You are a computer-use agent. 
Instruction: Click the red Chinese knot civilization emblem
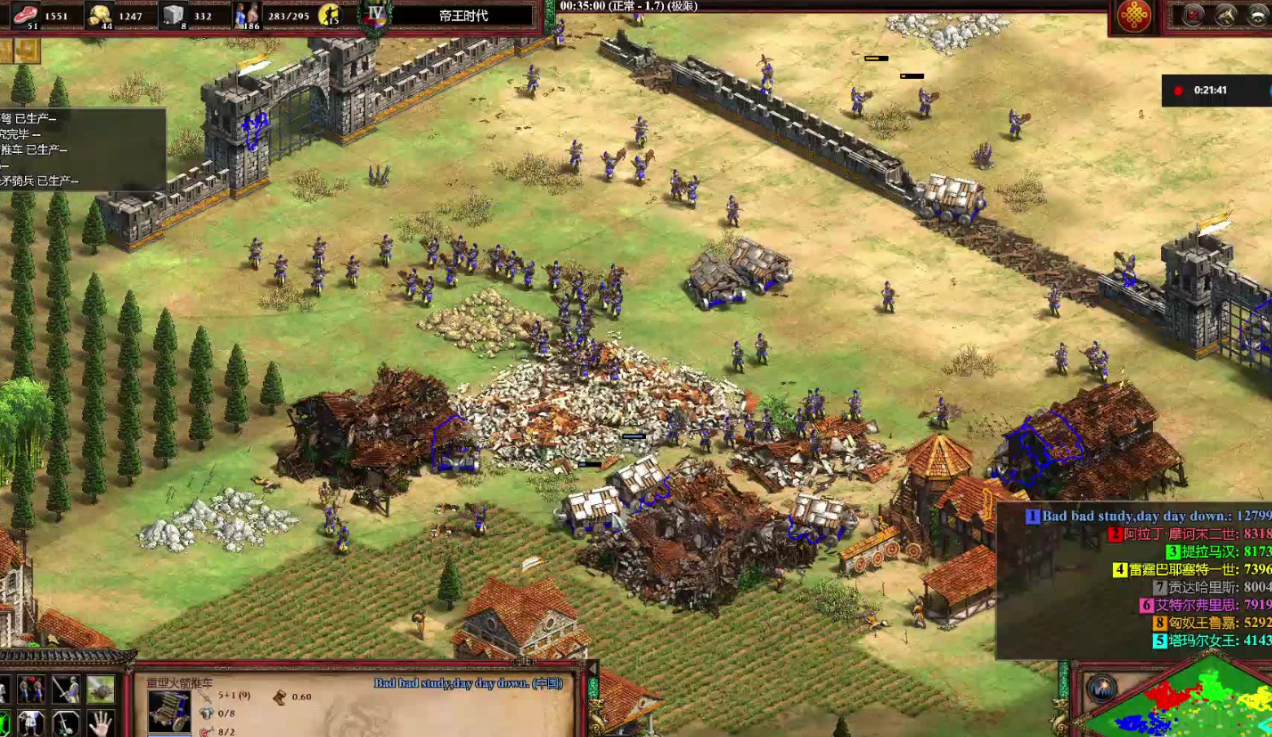1134,15
